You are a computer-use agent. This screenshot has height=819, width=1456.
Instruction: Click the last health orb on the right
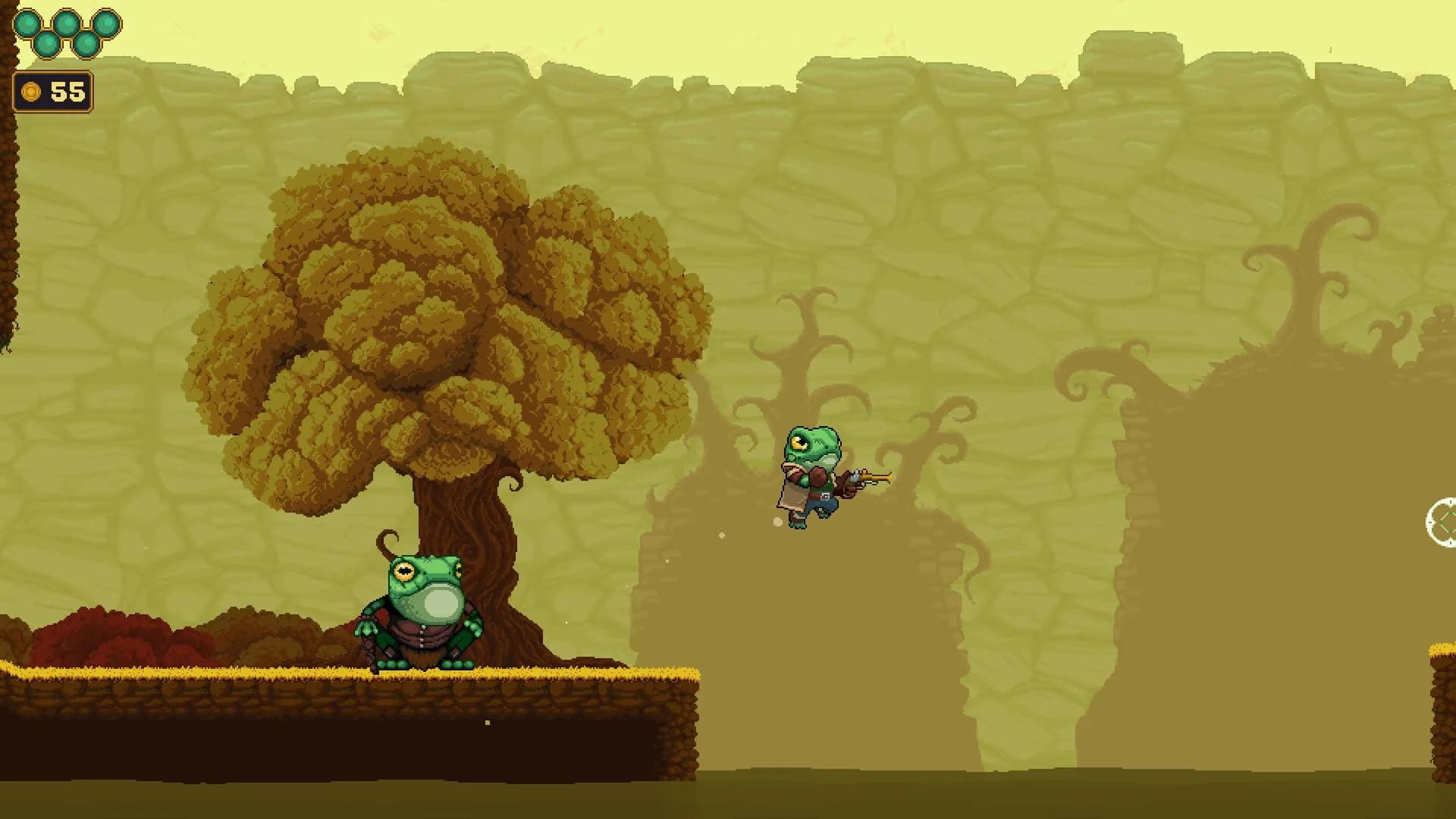(107, 24)
